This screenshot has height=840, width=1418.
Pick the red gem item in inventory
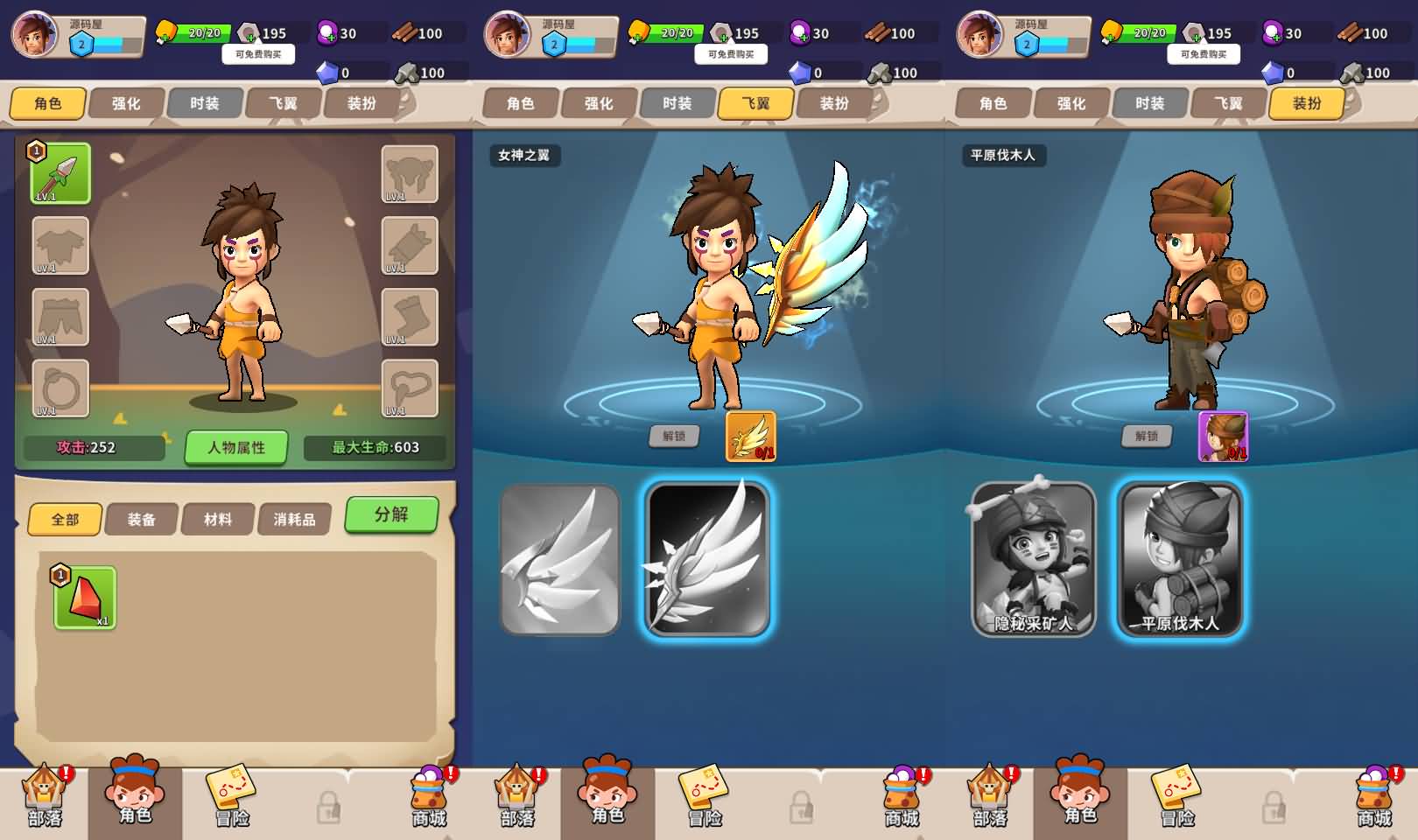tap(85, 598)
